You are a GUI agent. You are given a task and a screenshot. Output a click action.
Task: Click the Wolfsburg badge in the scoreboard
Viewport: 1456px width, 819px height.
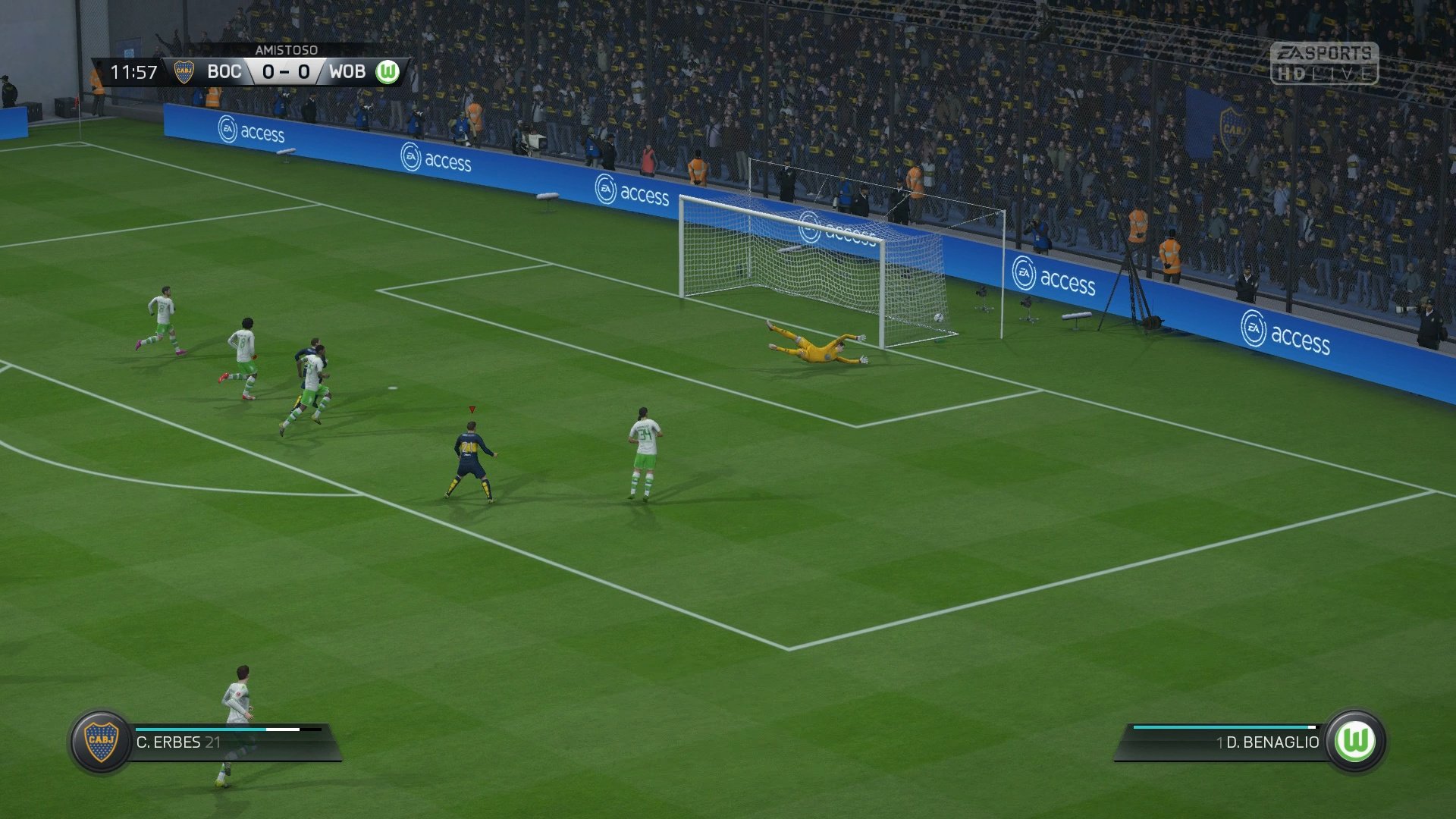(388, 73)
